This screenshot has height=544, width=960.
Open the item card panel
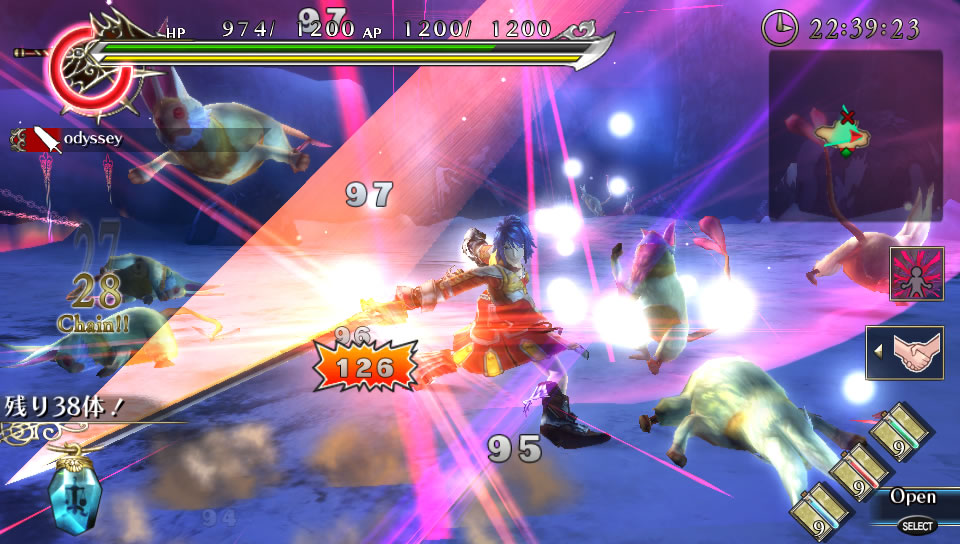click(x=912, y=497)
